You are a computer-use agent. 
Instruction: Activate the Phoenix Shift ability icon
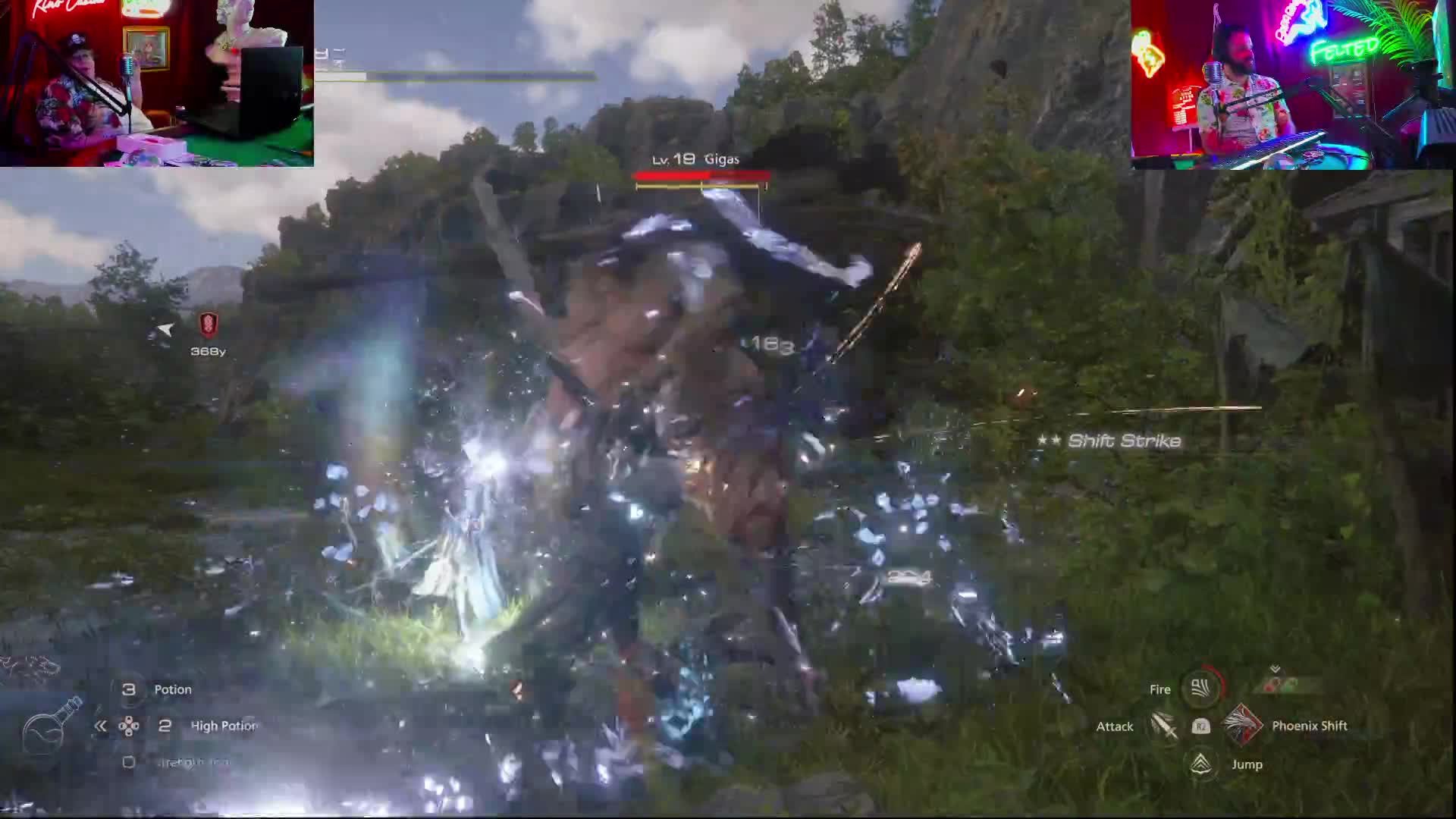pos(1241,726)
